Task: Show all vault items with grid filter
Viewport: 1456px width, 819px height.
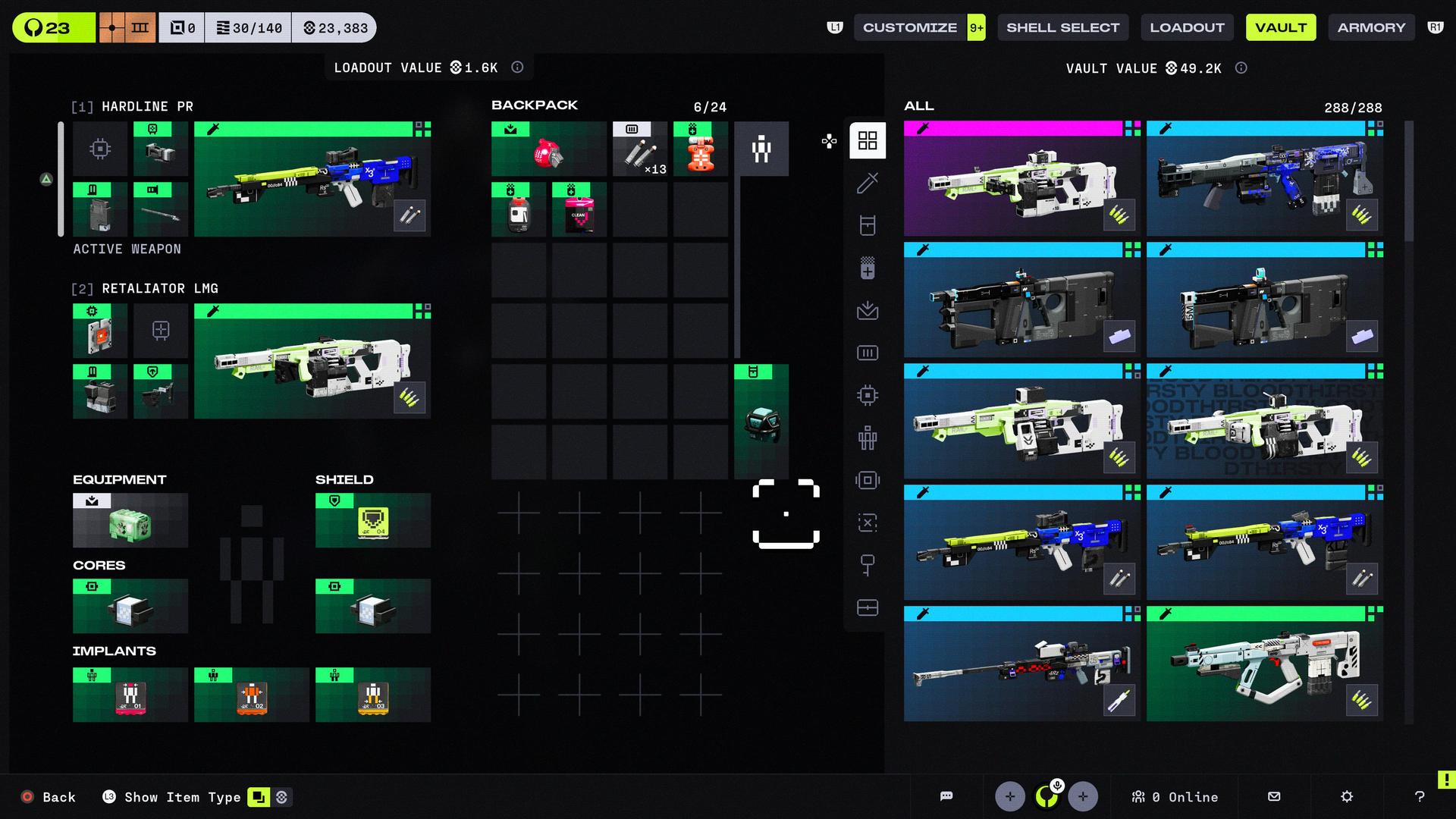Action: (868, 140)
